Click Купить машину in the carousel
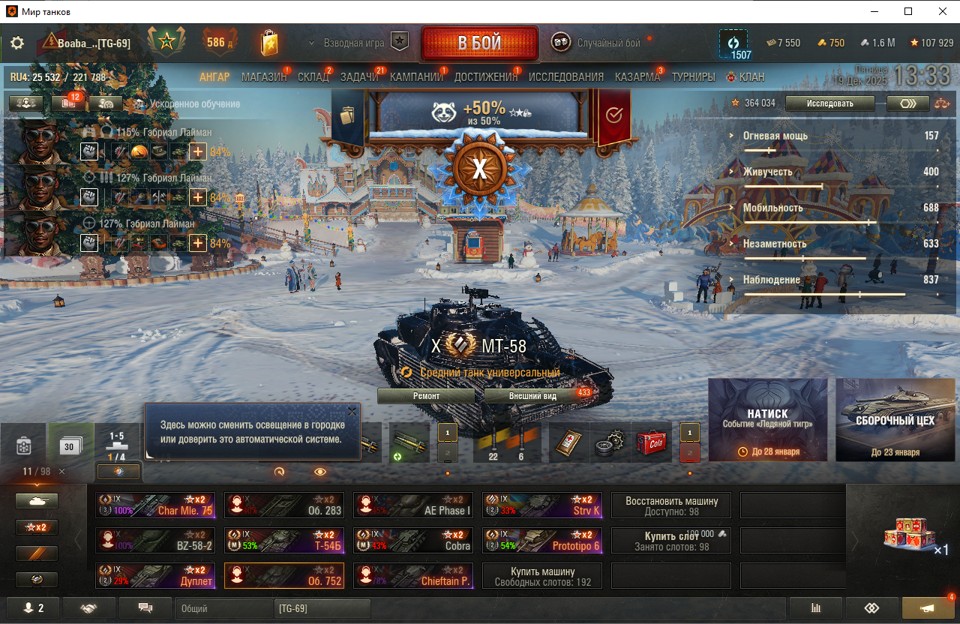 [542, 576]
